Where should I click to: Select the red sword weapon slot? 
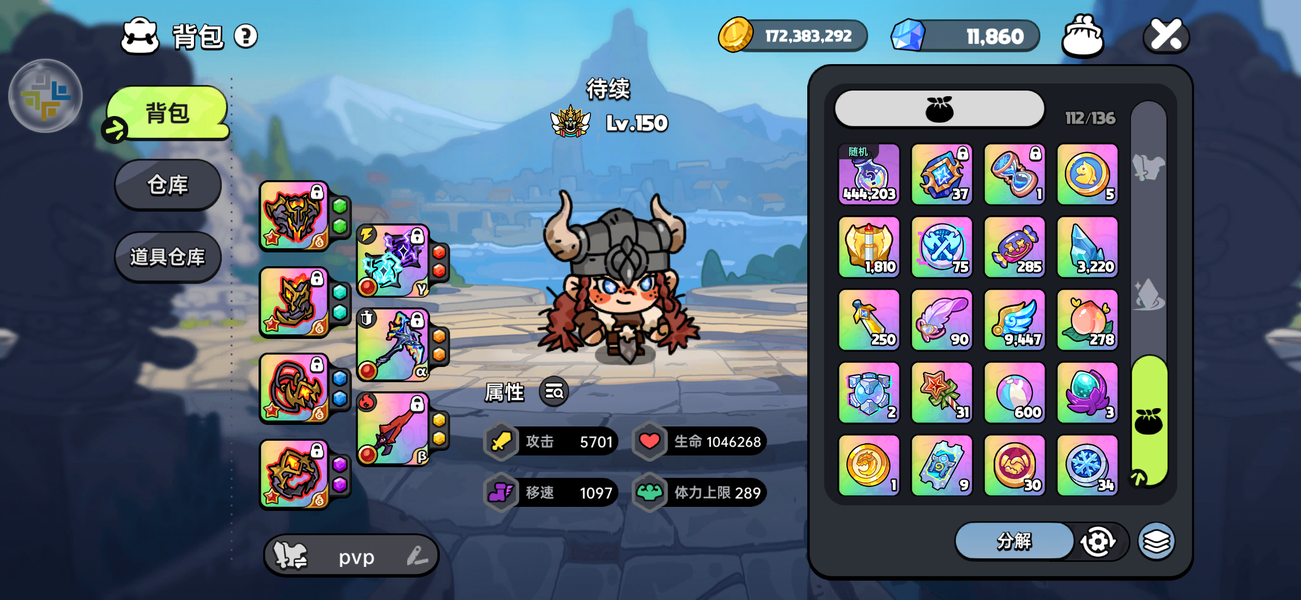393,429
